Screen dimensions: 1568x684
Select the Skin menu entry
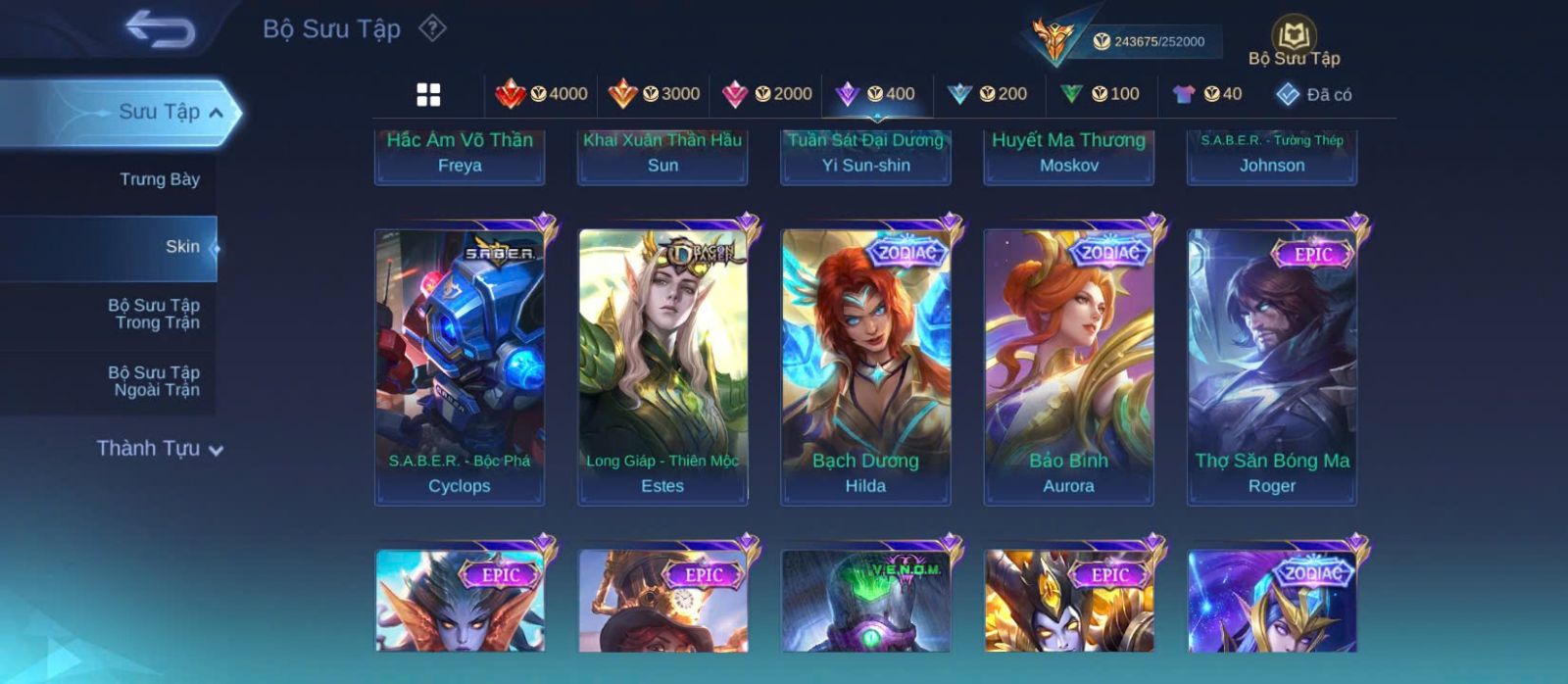pyautogui.click(x=182, y=247)
